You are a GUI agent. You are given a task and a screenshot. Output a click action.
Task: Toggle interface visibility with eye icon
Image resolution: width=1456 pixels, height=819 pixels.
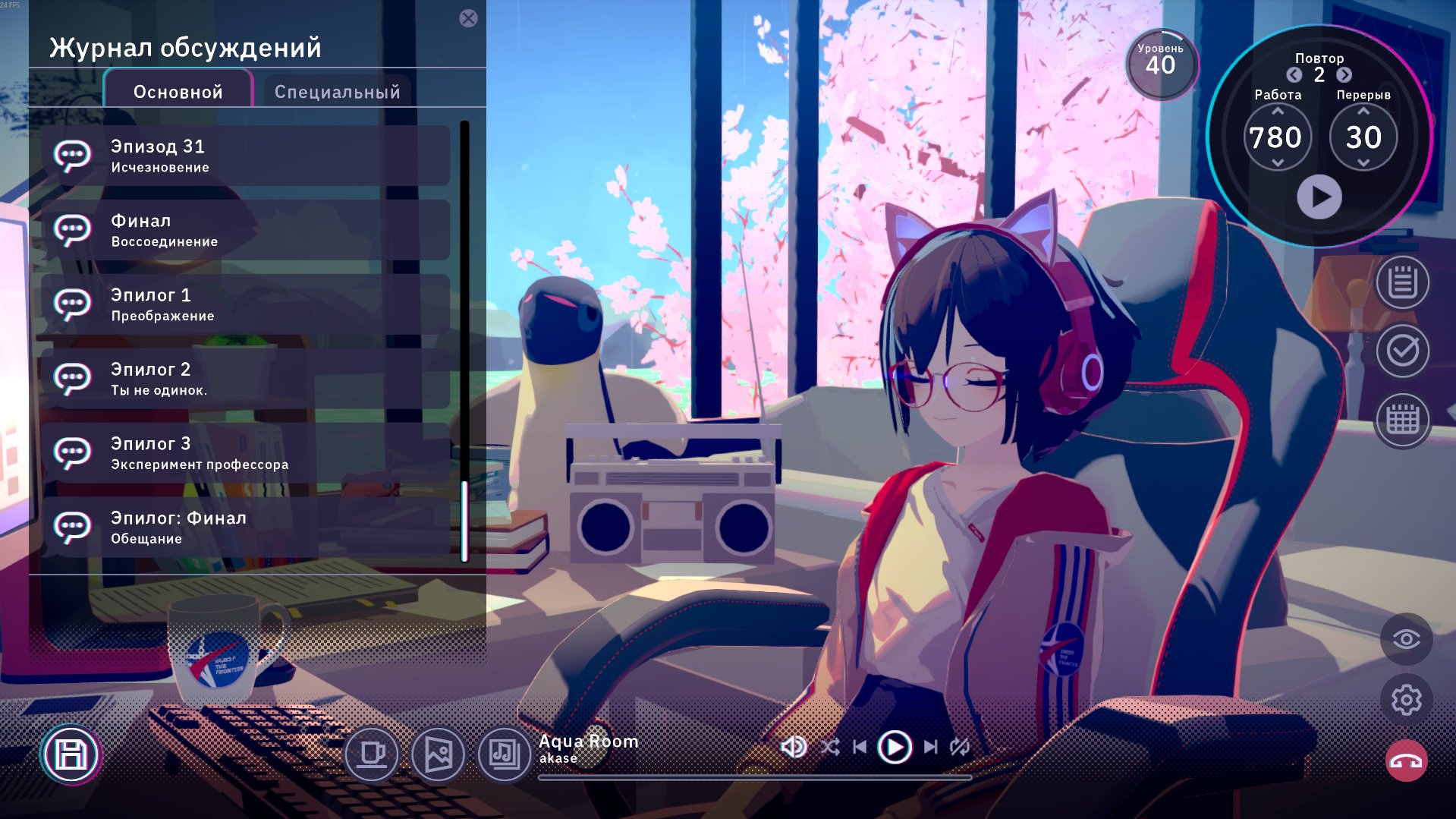1406,639
